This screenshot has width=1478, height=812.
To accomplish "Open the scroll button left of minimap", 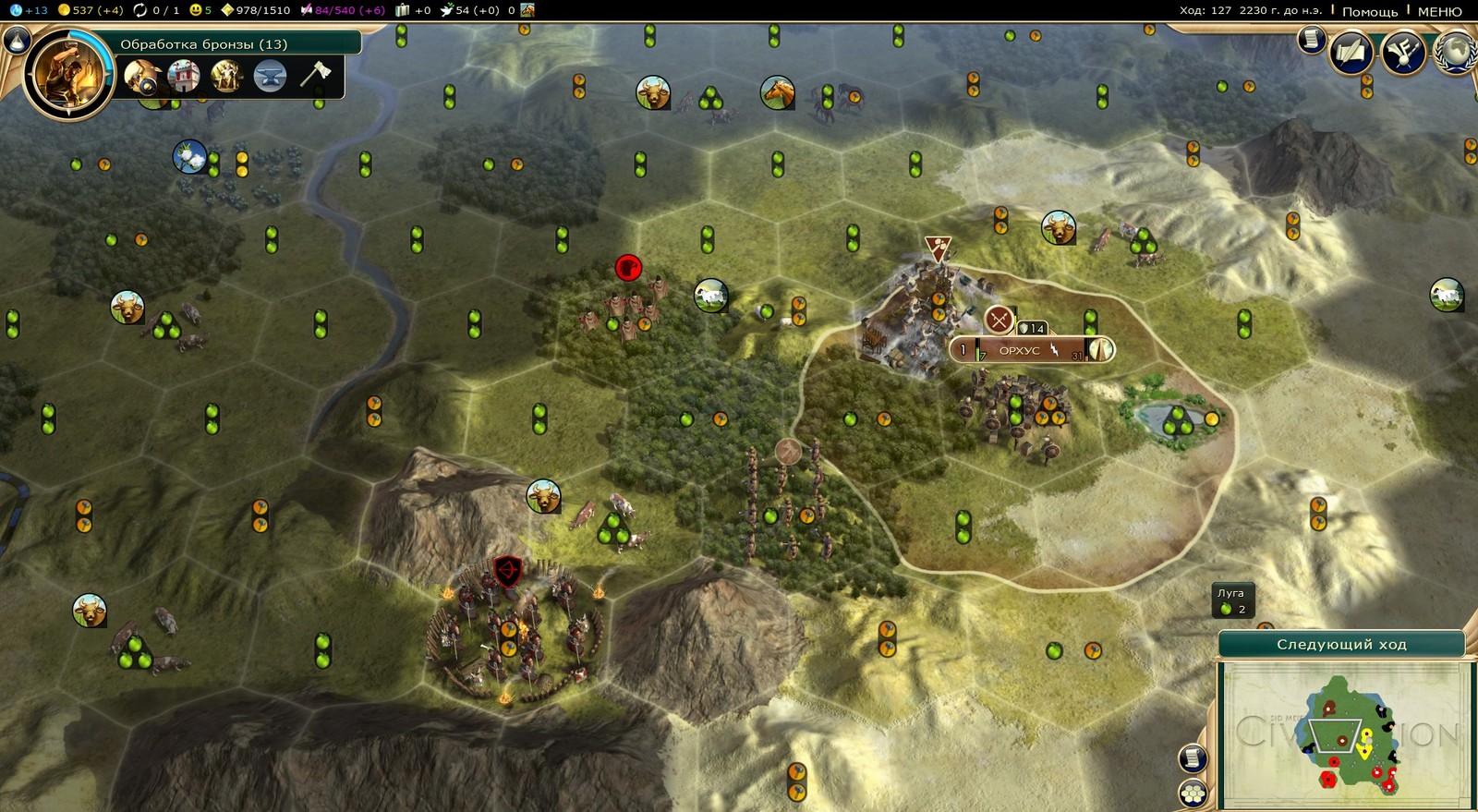I will (x=1193, y=757).
